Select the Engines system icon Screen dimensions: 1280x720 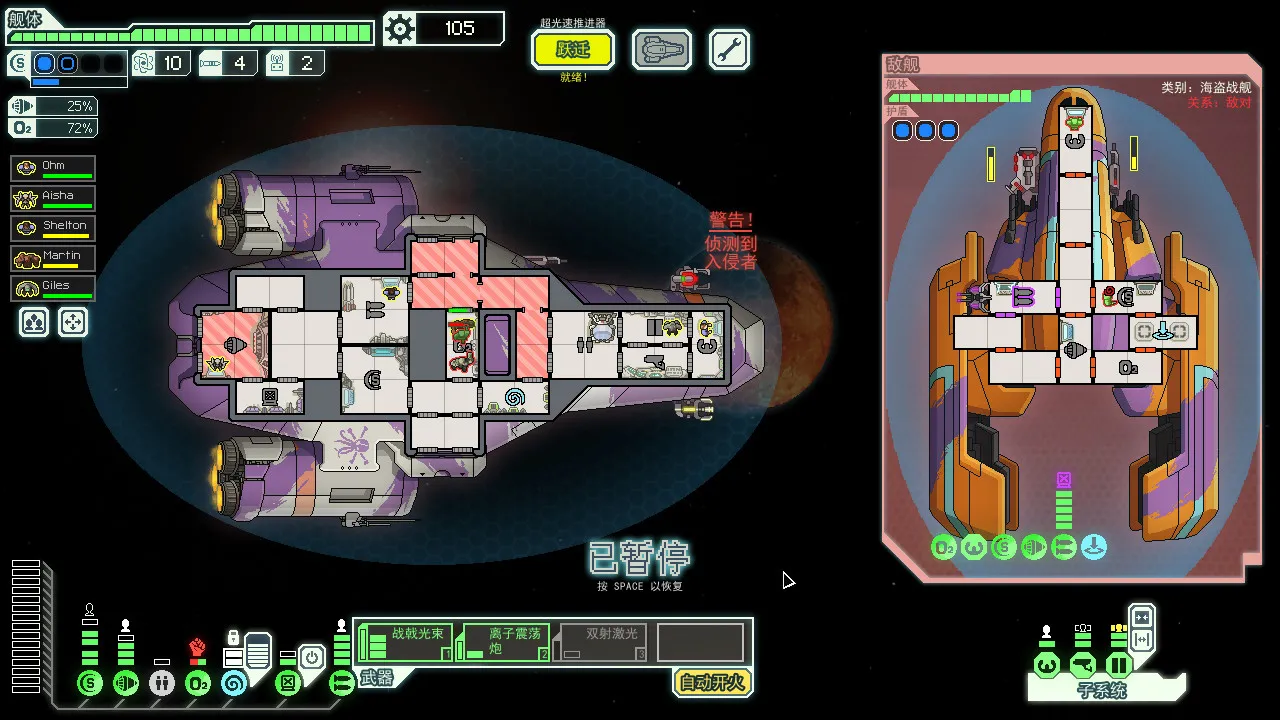tap(127, 683)
